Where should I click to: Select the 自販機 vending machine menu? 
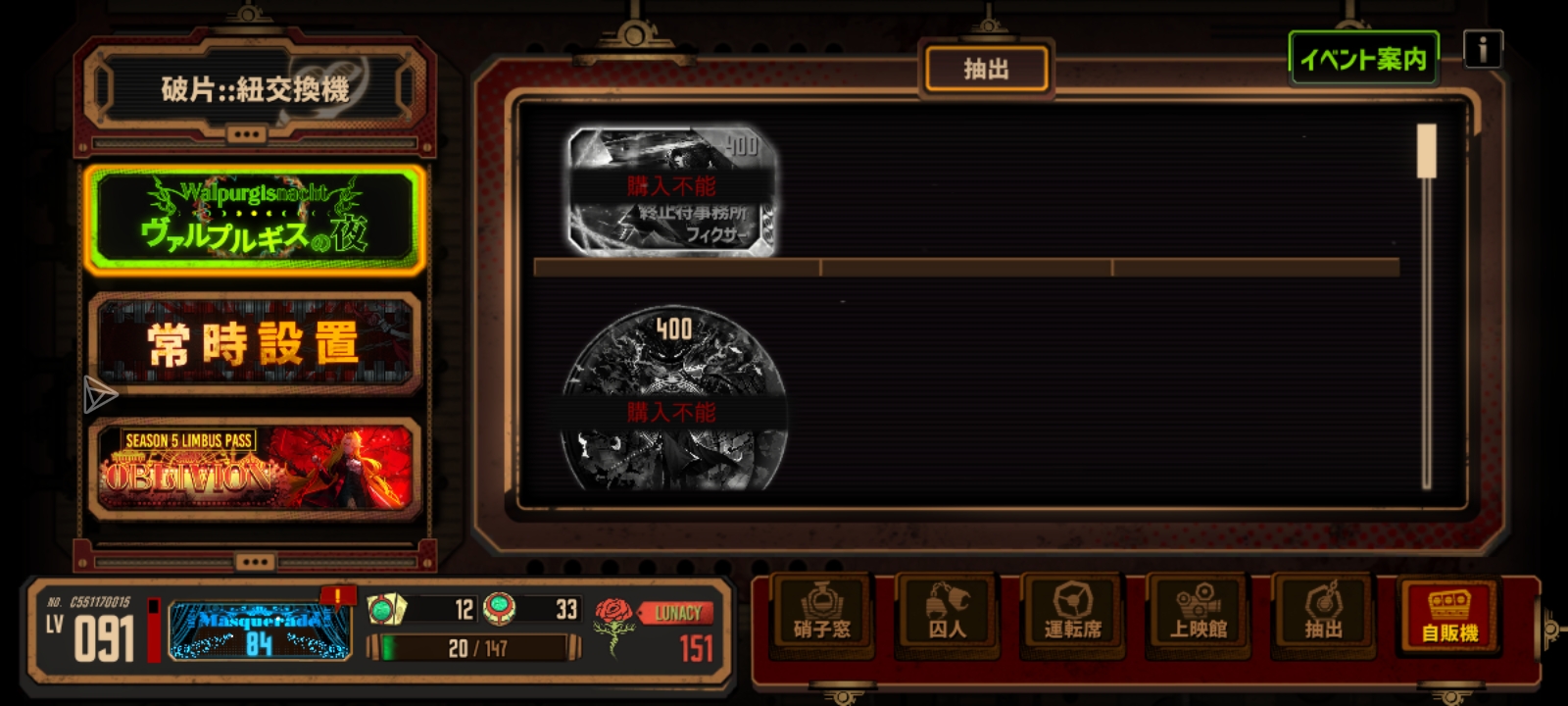coord(1449,615)
